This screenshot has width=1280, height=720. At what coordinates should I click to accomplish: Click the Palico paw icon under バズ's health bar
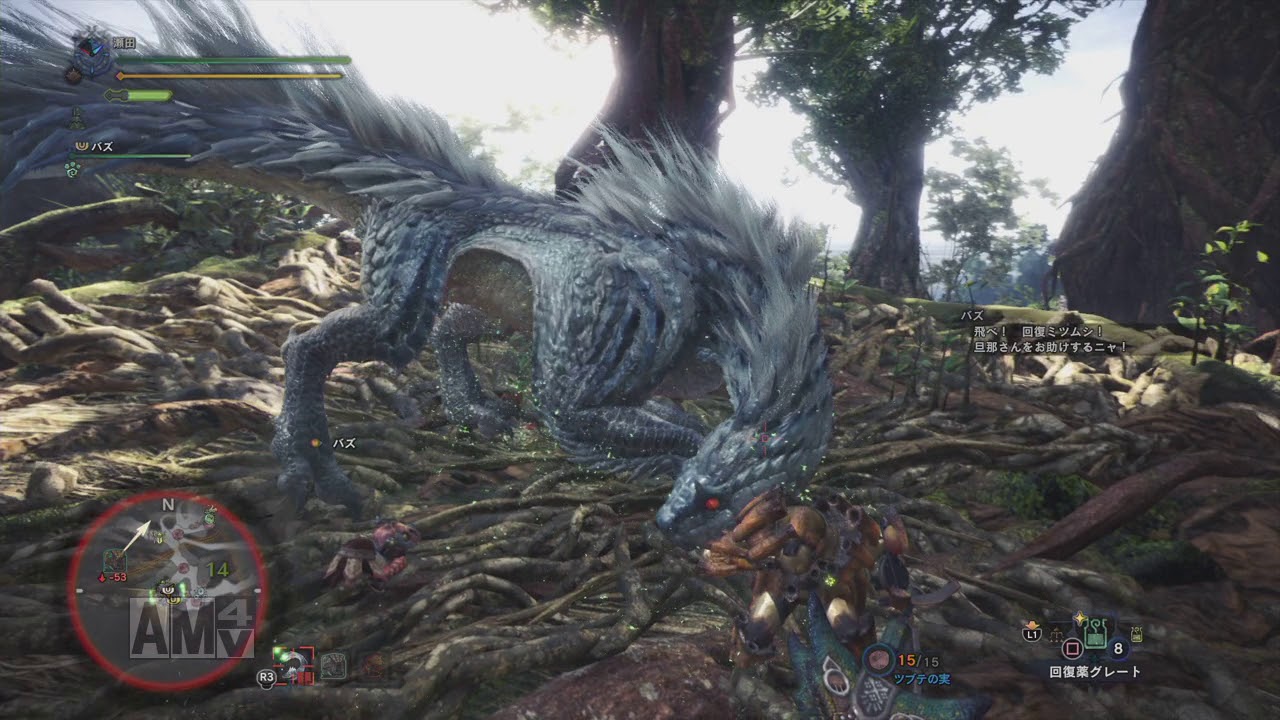pyautogui.click(x=72, y=170)
